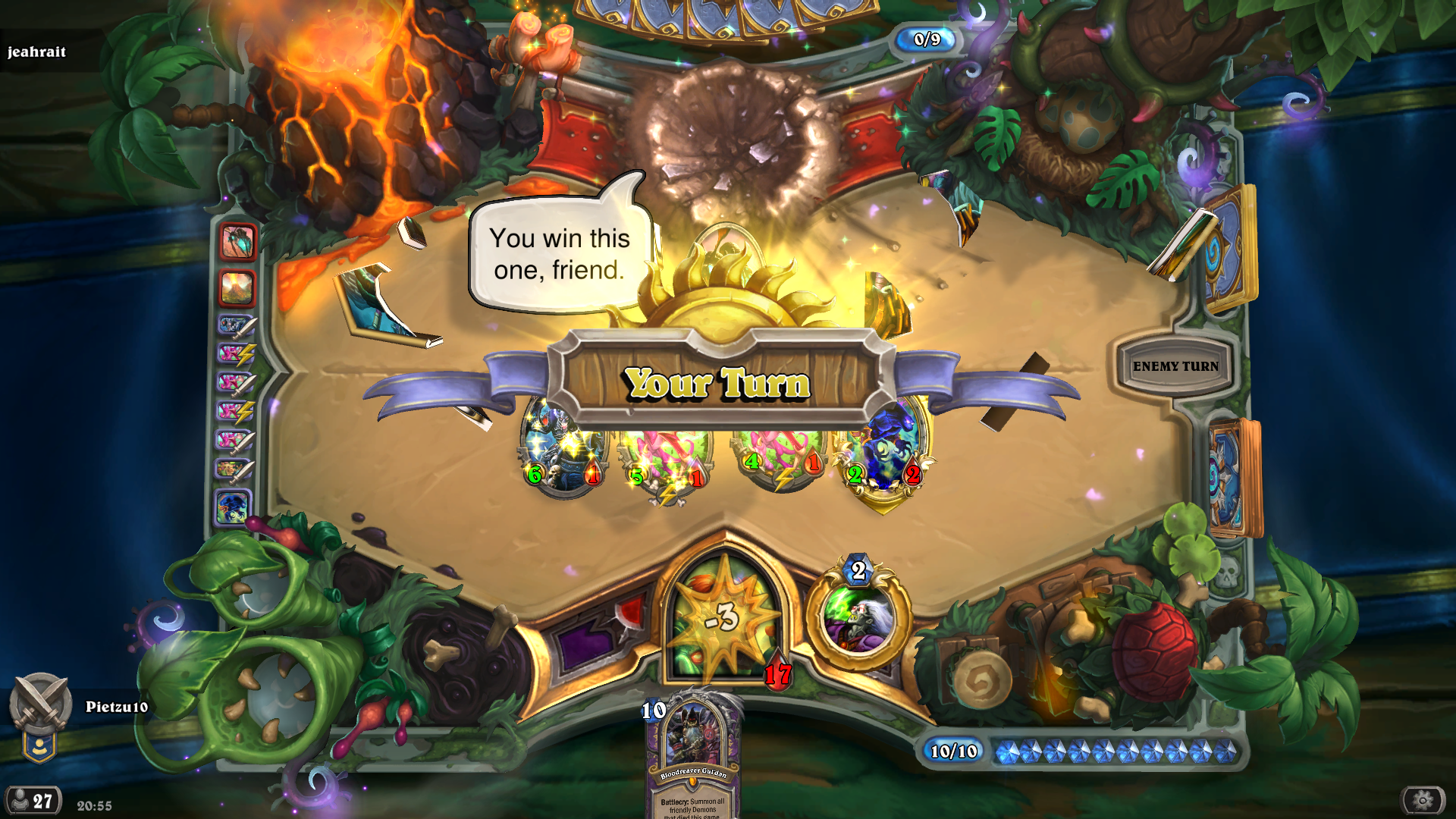The image size is (1456, 819).
Task: Open the settings gear menu
Action: click(1423, 800)
